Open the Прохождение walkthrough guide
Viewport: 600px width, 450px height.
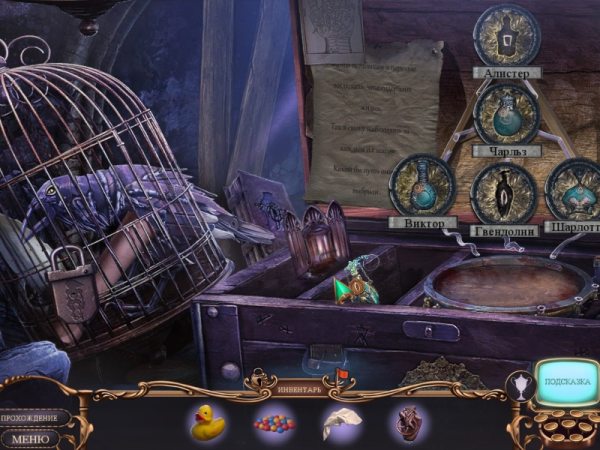point(35,417)
